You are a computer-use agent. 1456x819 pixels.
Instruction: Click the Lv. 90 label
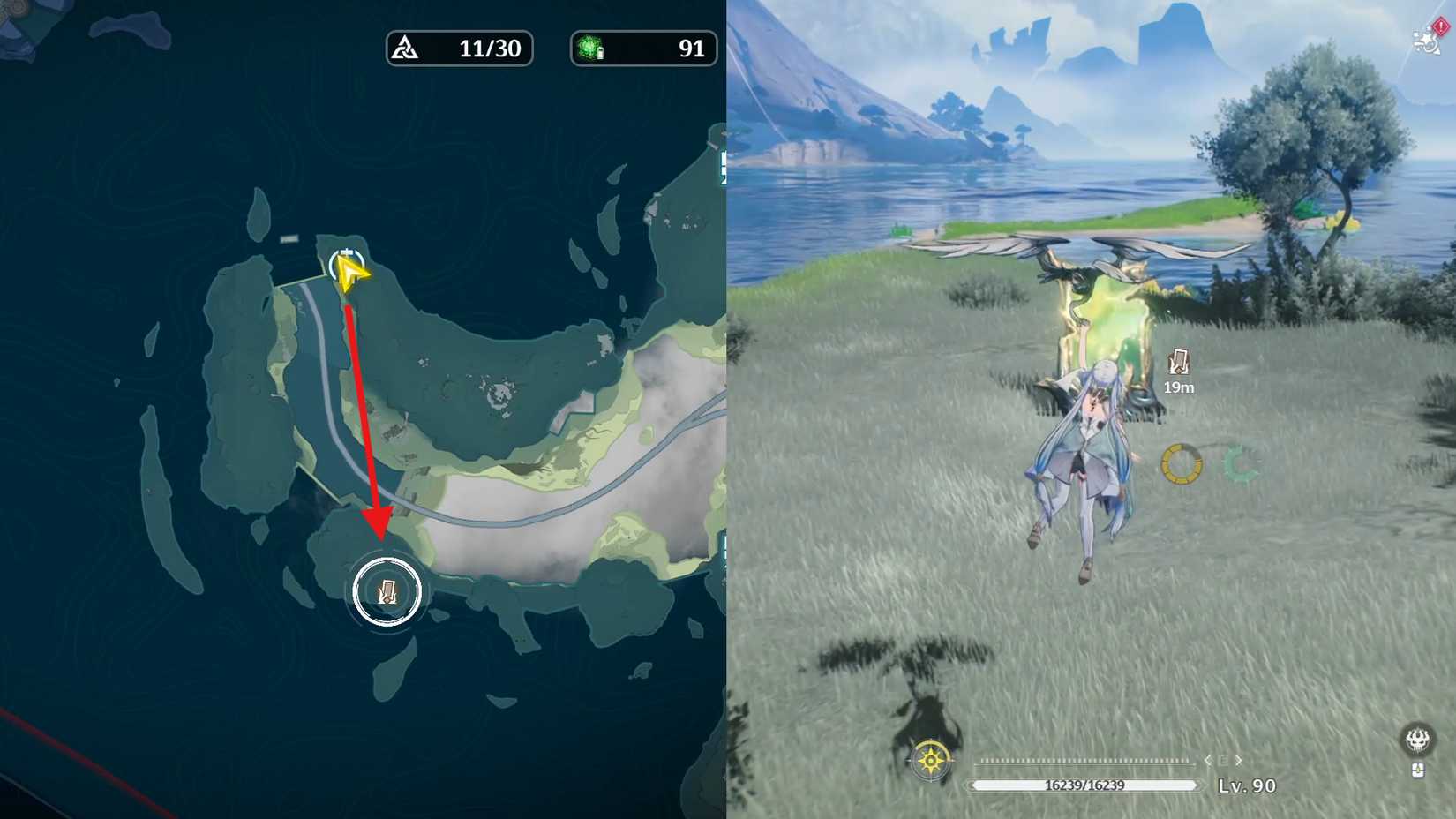(1247, 785)
